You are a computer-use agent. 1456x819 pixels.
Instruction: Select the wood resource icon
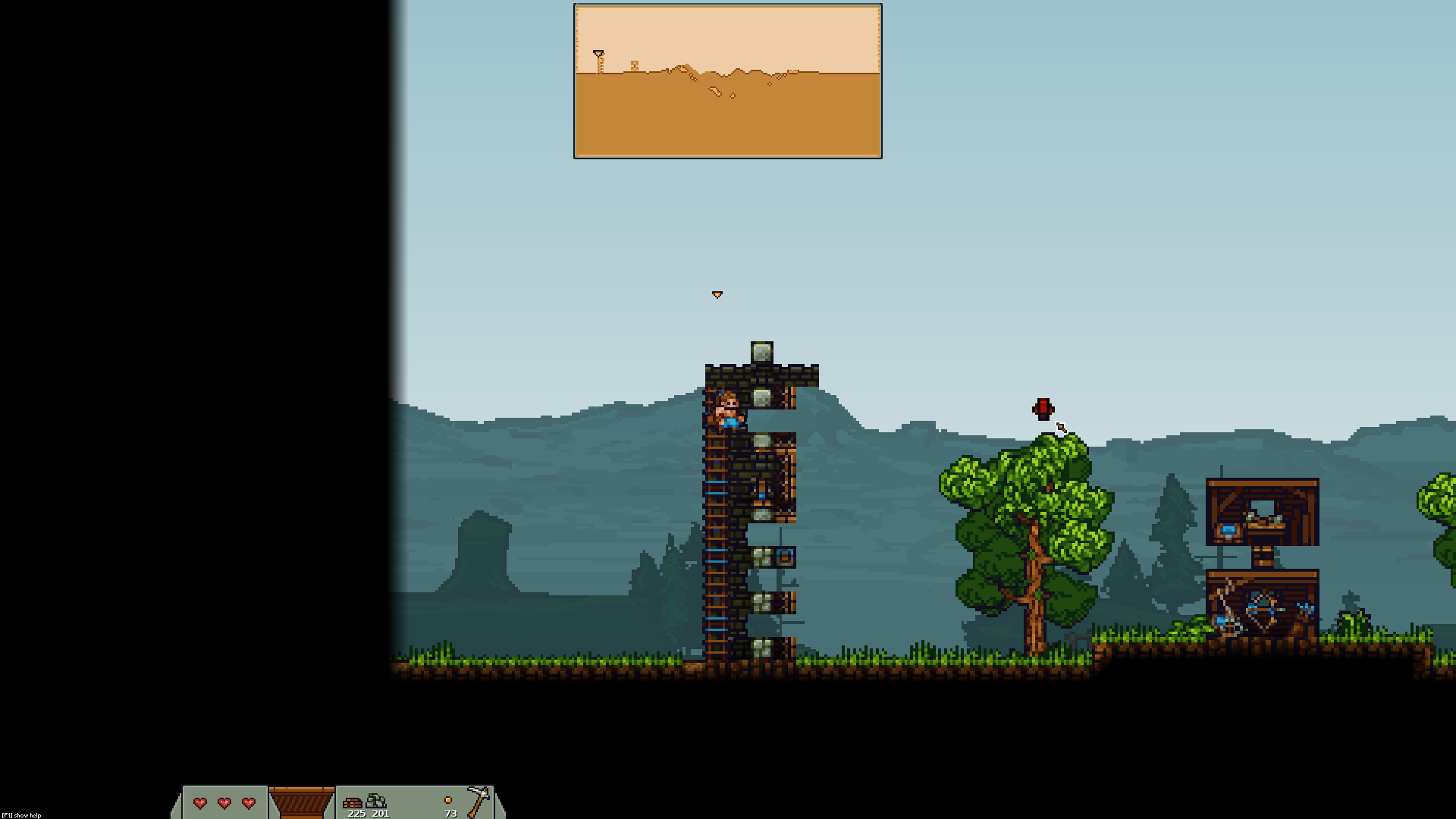point(353,802)
